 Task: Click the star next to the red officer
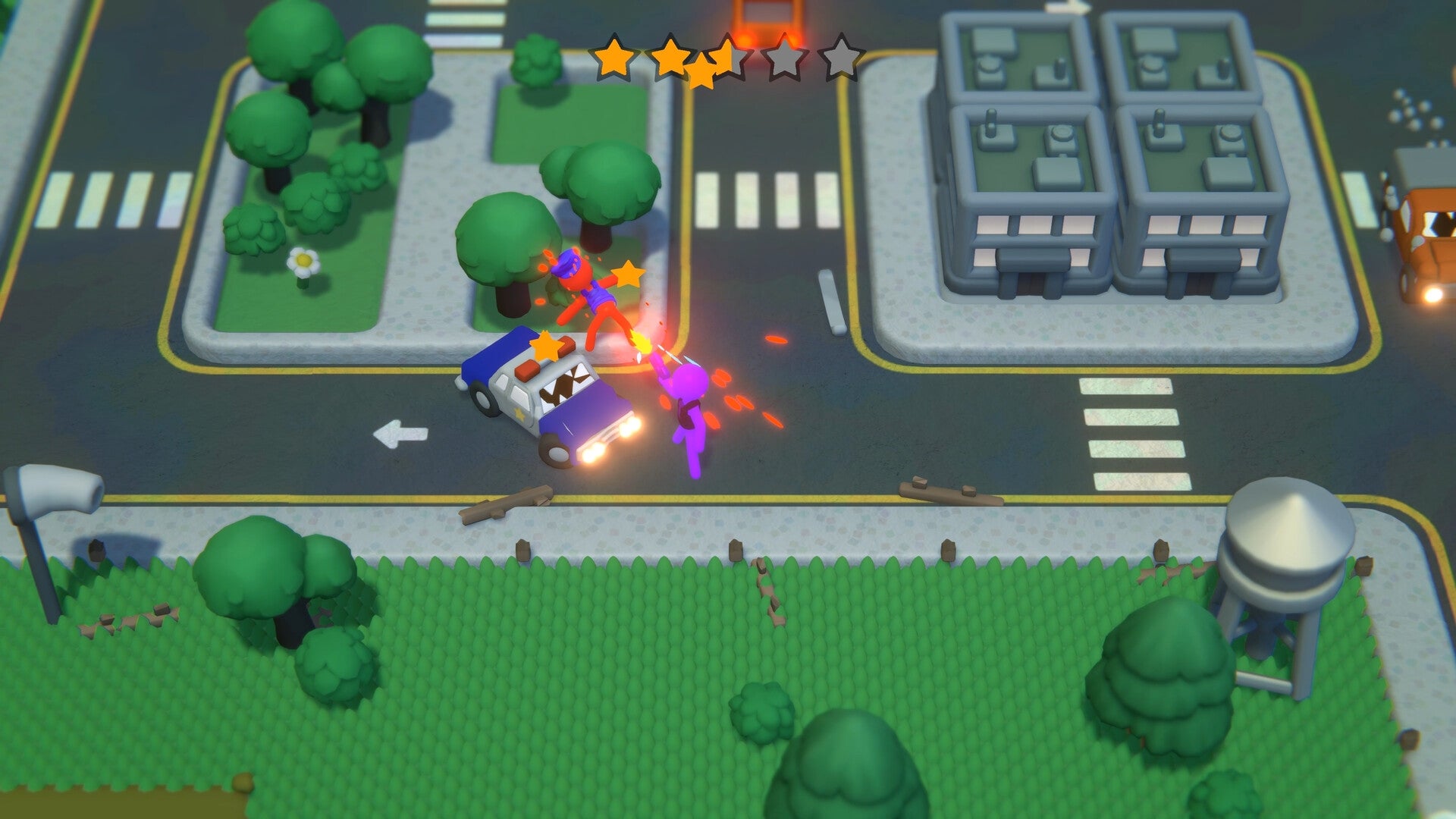coord(630,275)
